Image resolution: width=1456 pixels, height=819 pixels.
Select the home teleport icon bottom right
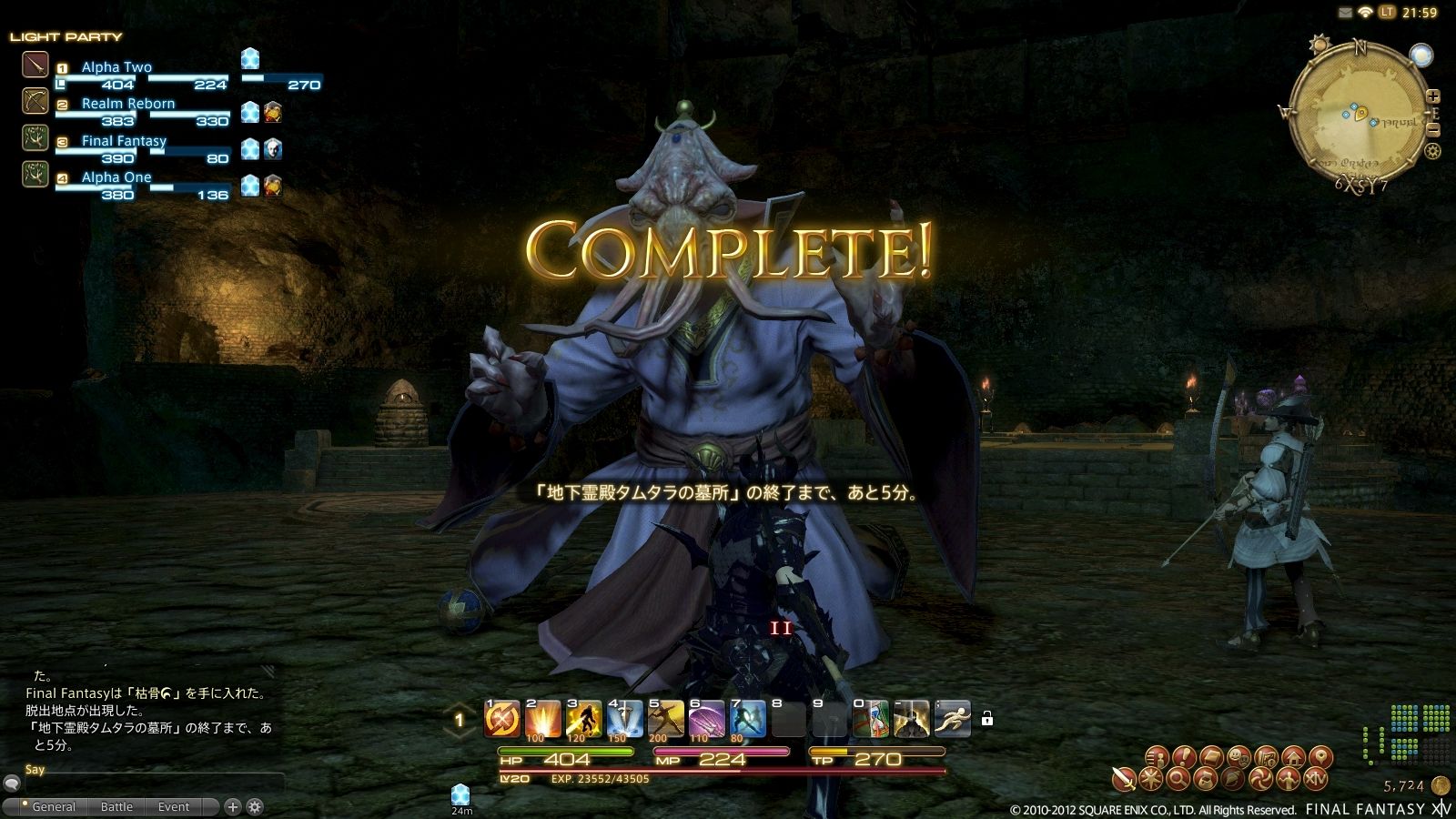pyautogui.click(x=1294, y=757)
